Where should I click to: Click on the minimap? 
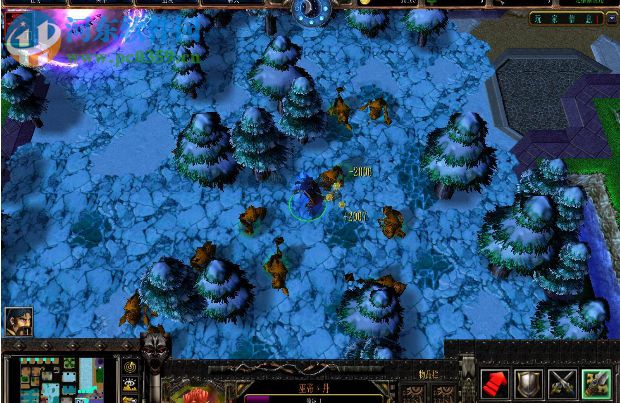point(62,380)
